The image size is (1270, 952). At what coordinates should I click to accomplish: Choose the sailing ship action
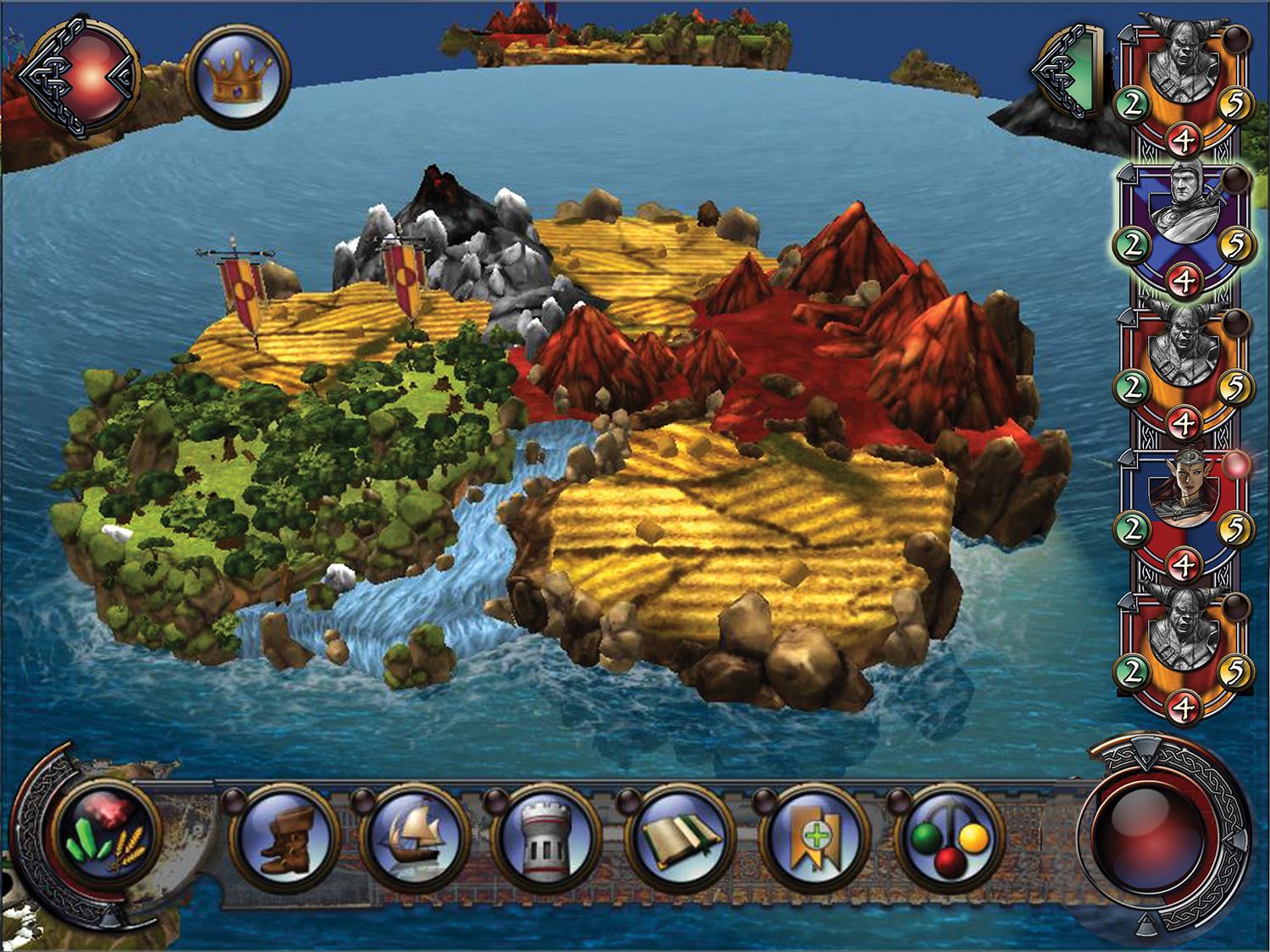416,838
